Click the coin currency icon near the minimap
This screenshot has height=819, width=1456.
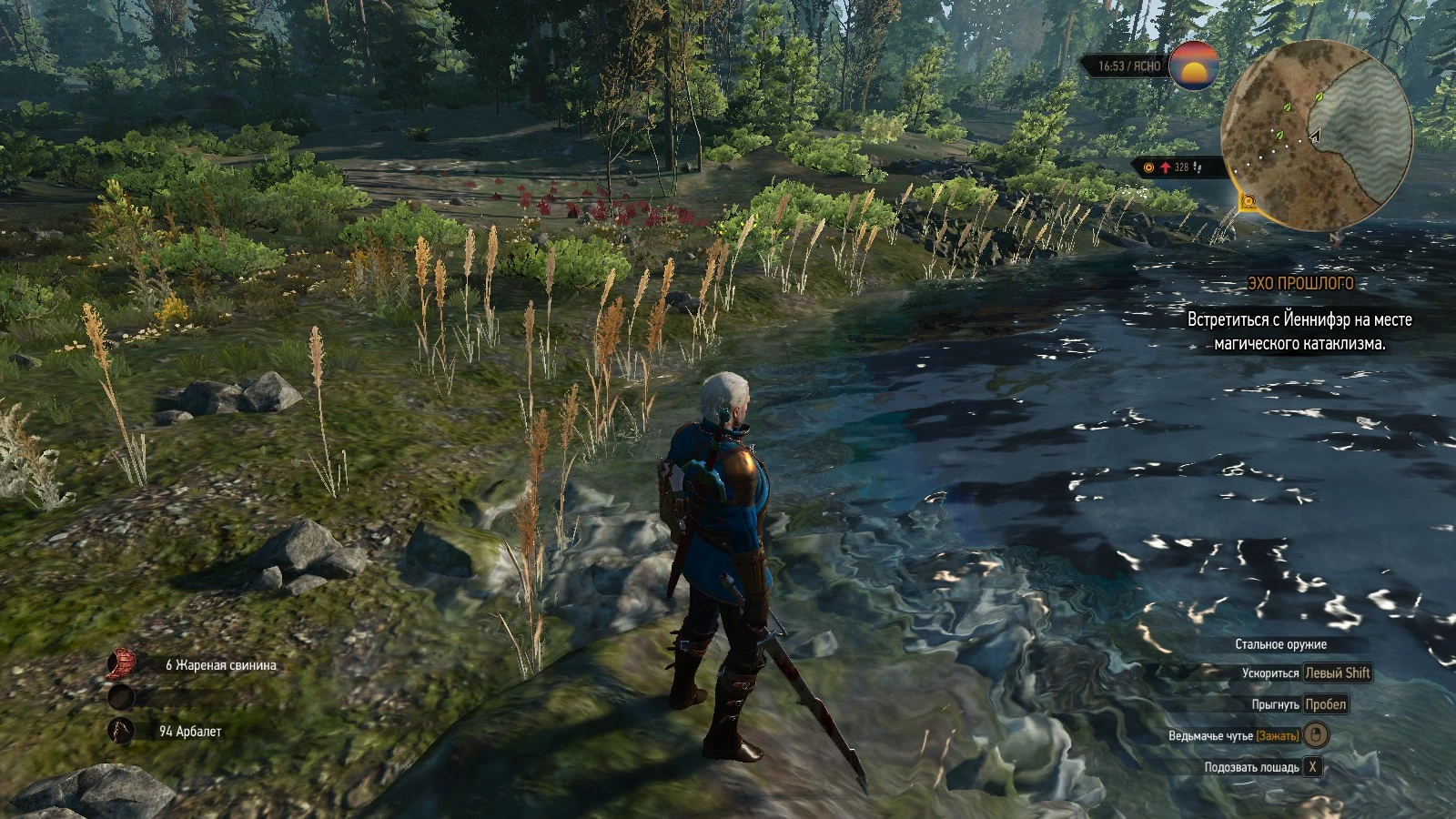point(1148,168)
